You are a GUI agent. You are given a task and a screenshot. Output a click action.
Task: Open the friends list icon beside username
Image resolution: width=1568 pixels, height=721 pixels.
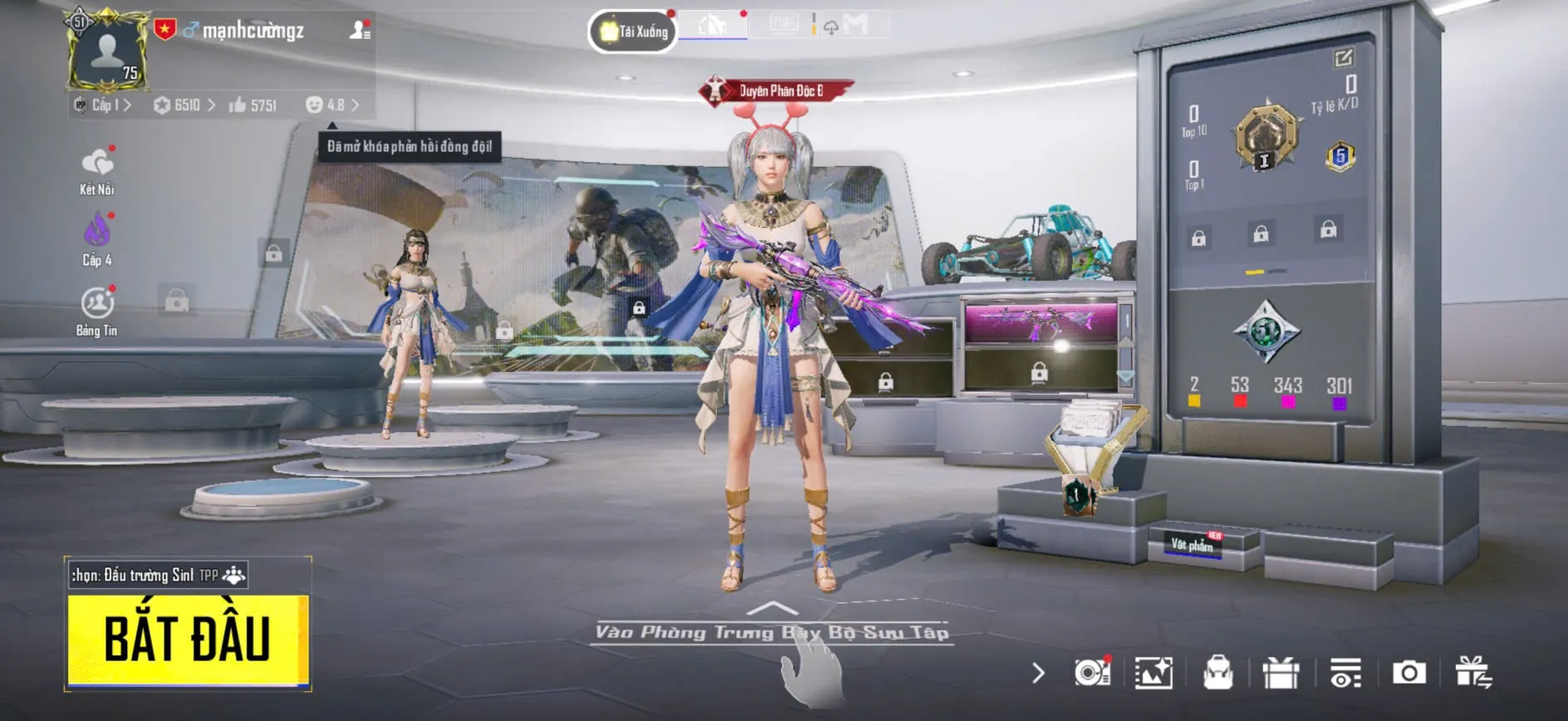click(360, 31)
